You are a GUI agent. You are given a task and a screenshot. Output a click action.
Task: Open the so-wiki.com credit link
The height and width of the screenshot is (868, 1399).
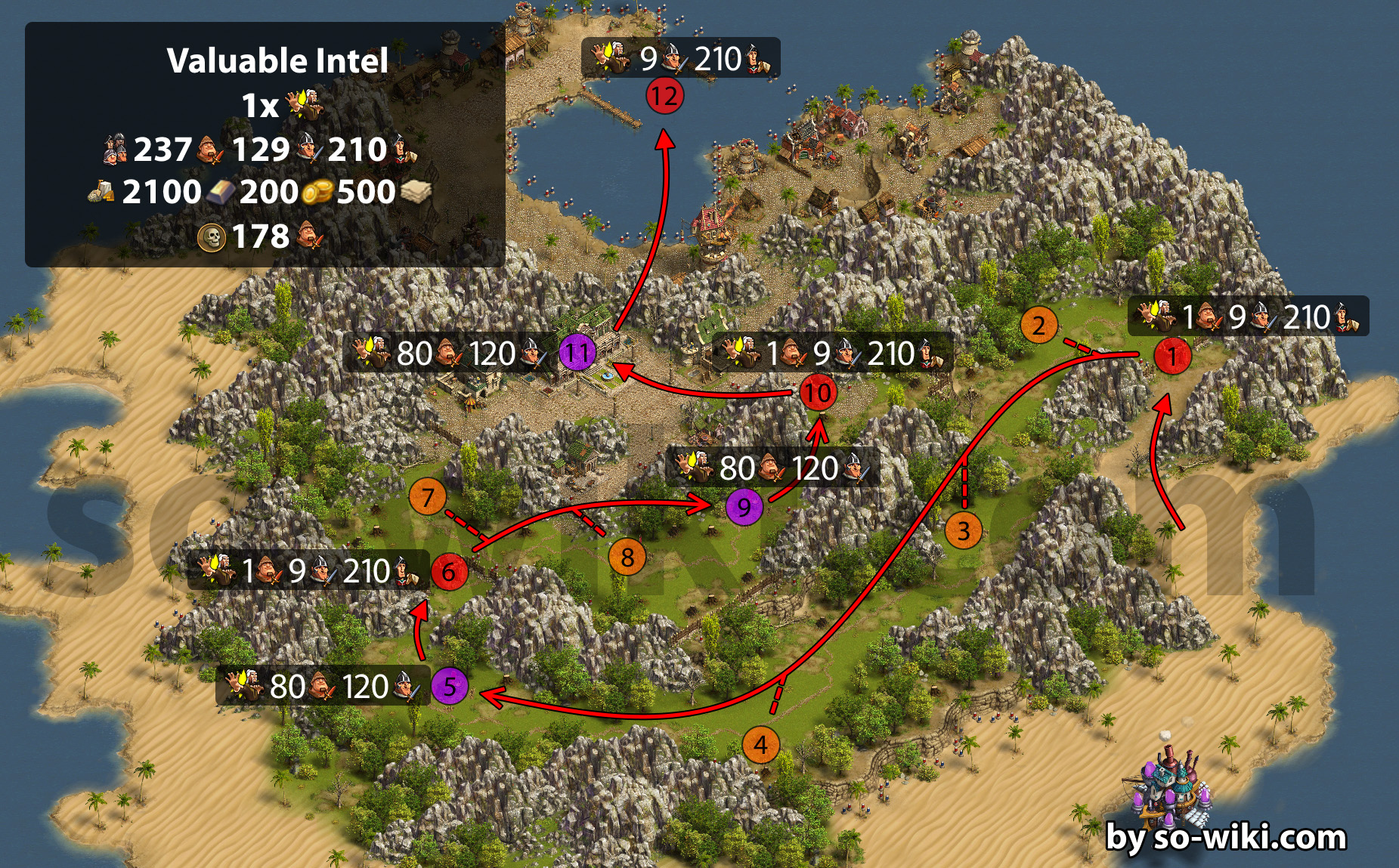coord(1225,838)
